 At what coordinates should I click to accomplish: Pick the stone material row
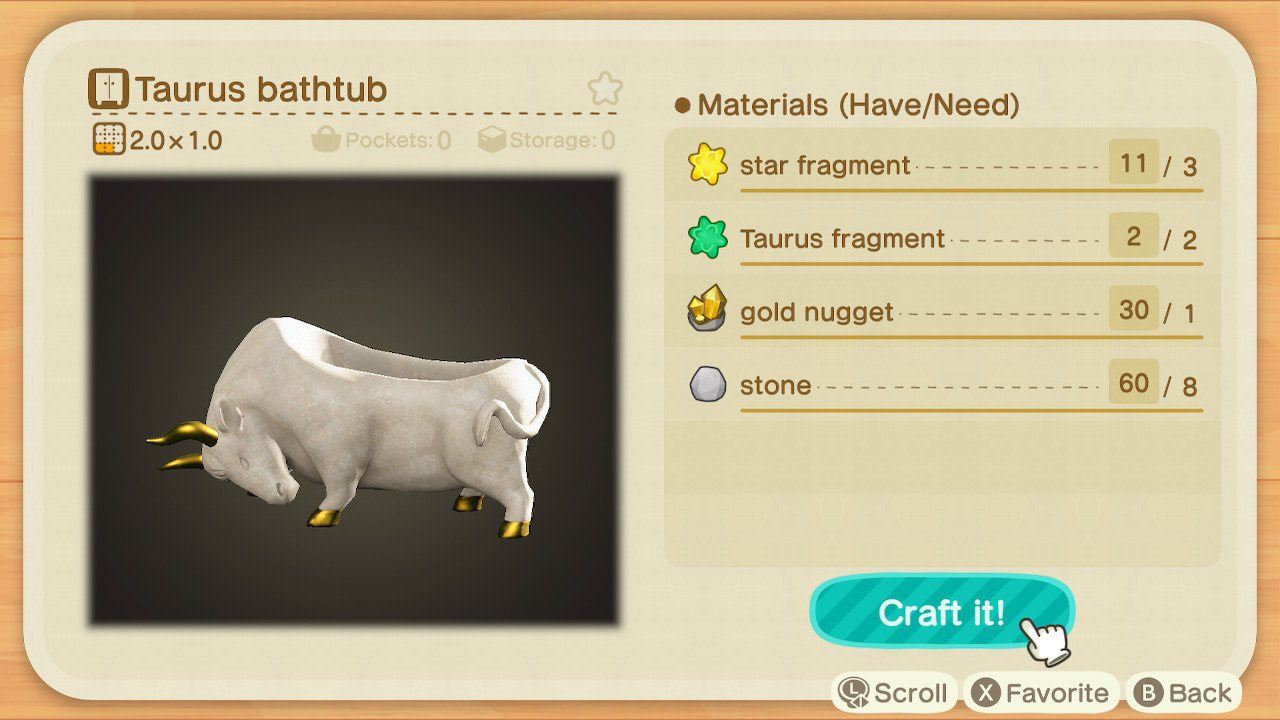point(942,385)
